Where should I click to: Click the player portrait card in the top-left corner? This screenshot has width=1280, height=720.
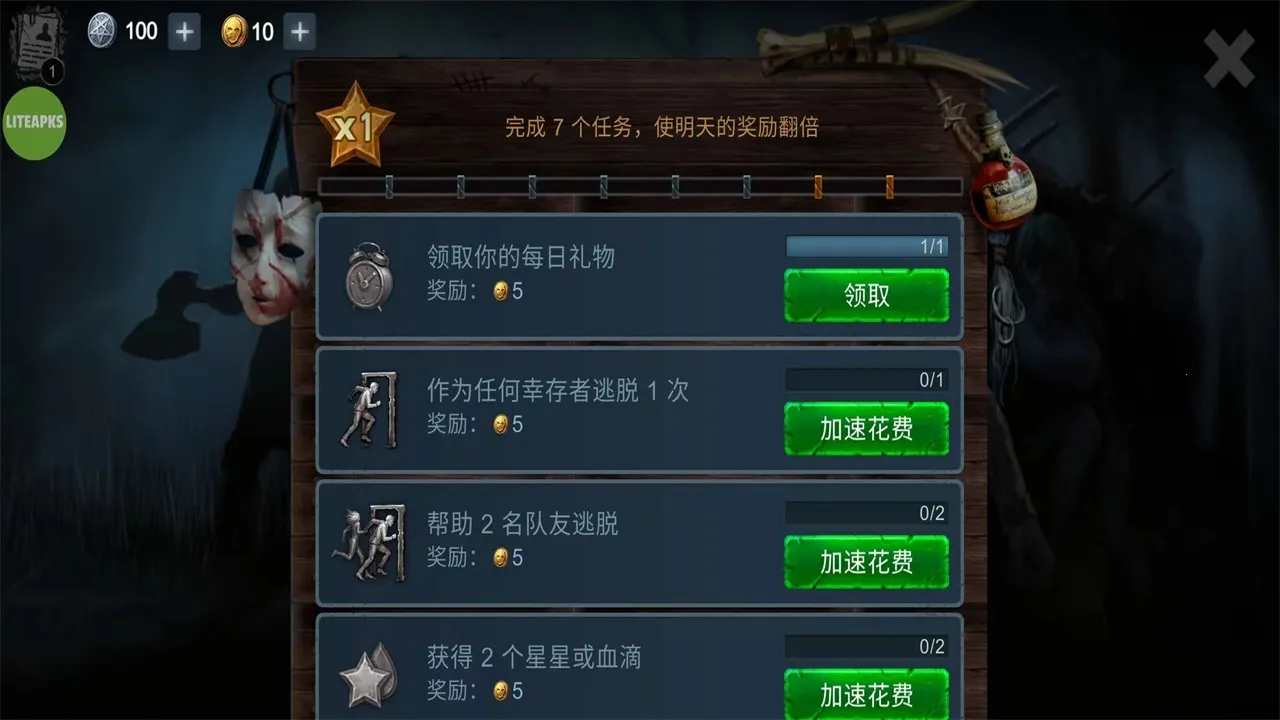coord(38,38)
